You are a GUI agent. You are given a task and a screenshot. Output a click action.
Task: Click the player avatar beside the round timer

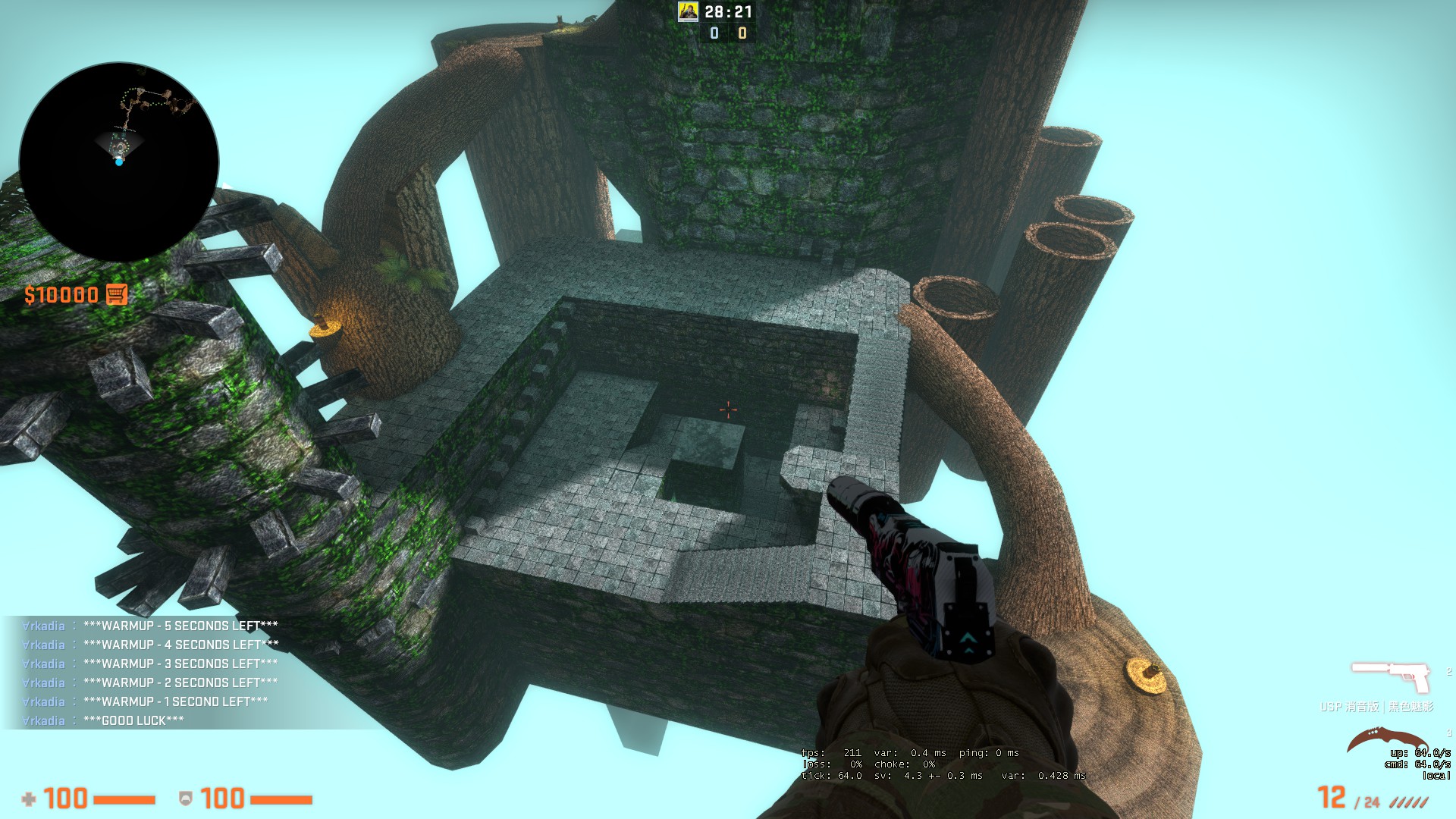[688, 11]
